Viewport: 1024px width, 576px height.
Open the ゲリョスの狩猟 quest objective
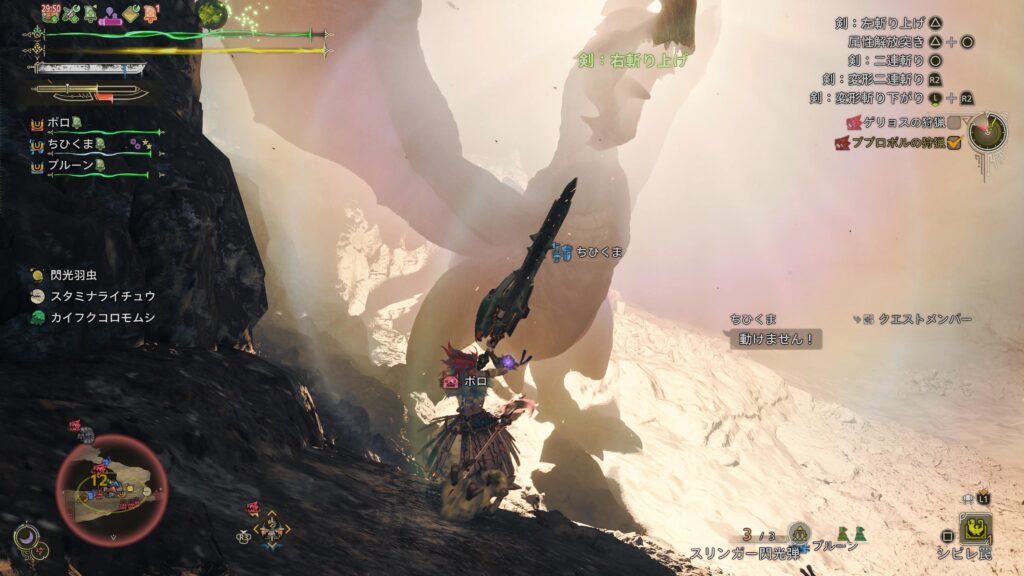pos(896,122)
